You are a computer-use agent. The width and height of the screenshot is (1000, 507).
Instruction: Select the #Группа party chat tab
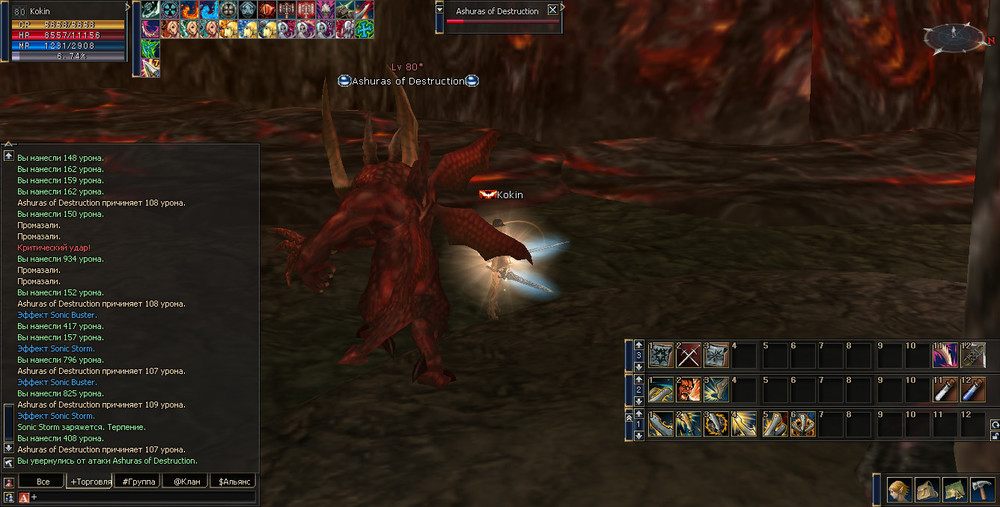(x=136, y=481)
